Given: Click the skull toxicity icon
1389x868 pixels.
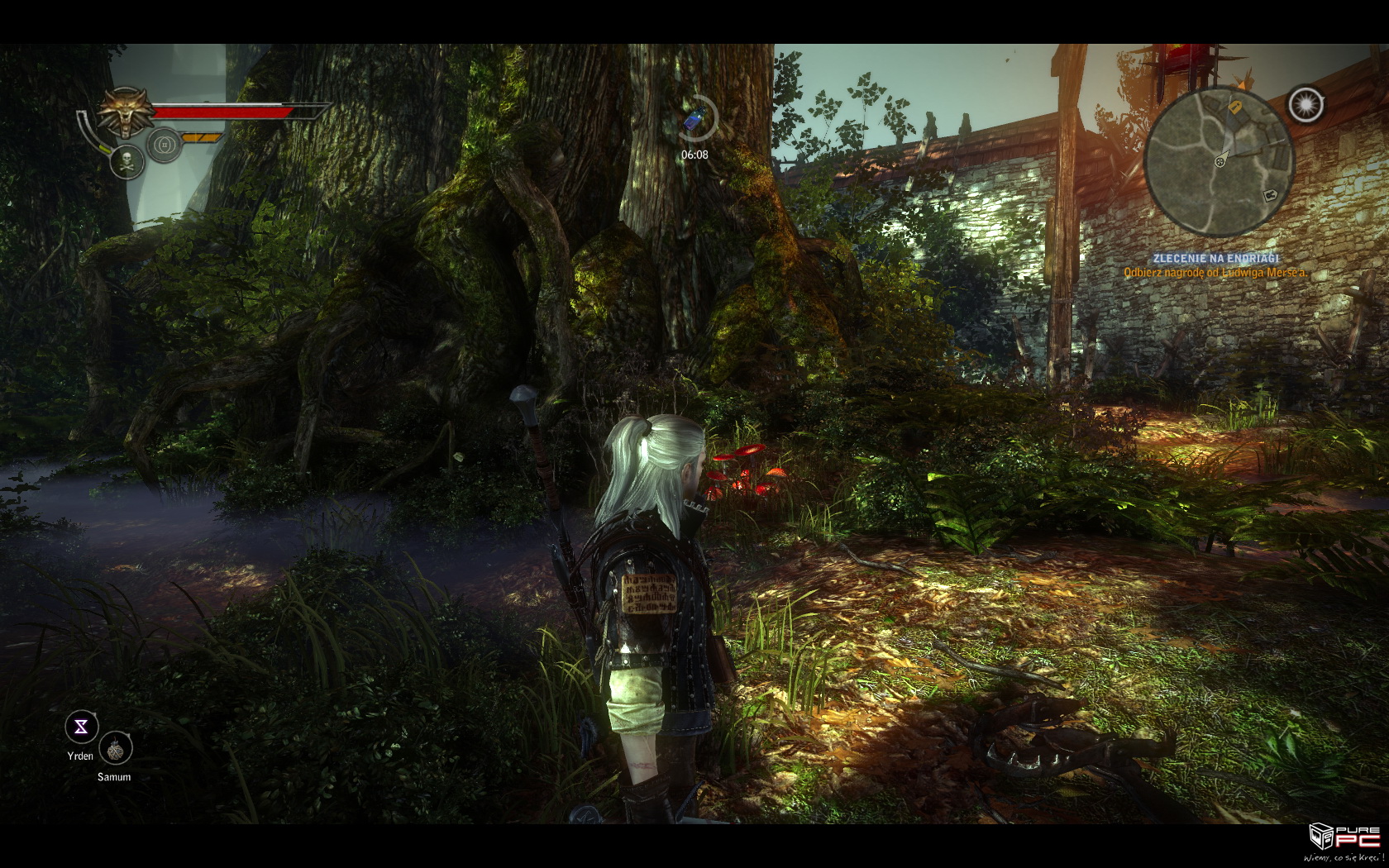Looking at the screenshot, I should 127,160.
